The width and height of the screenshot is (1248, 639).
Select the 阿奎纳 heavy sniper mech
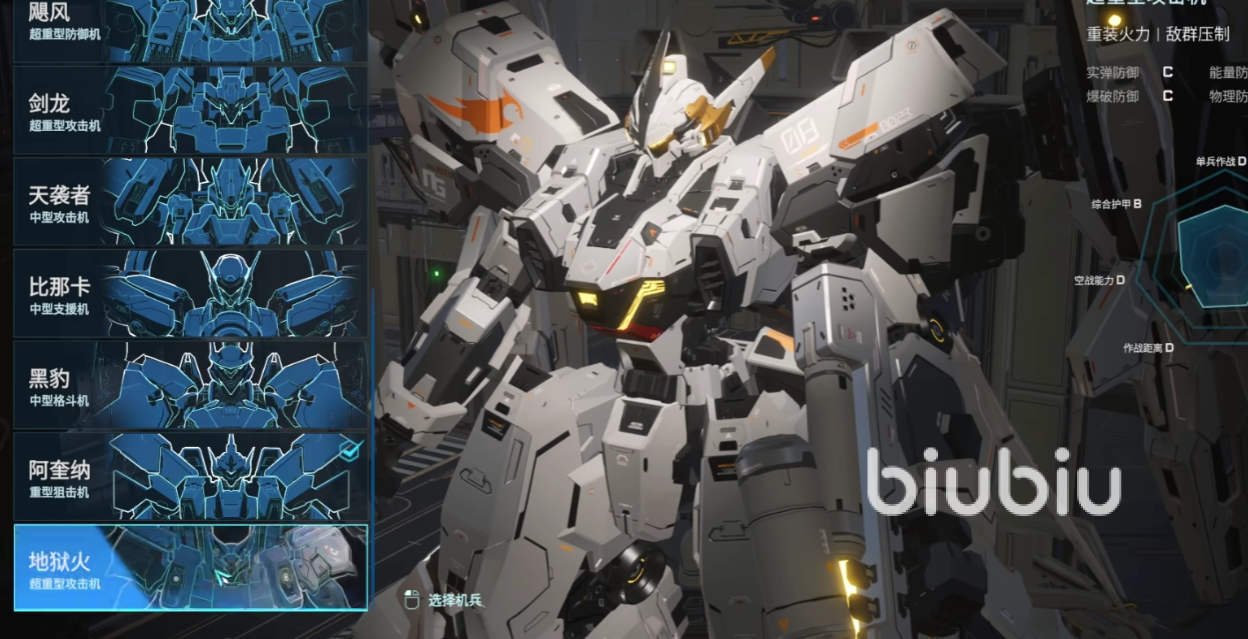tap(190, 476)
